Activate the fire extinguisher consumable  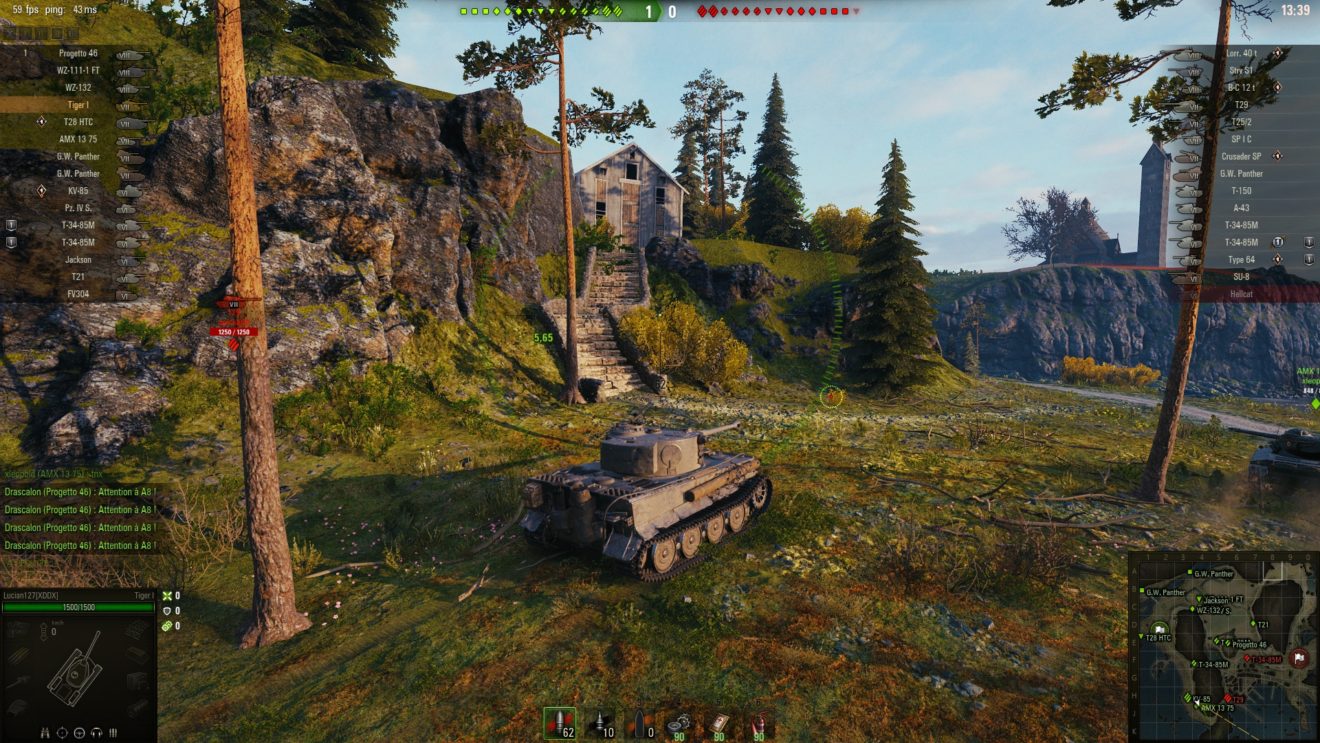[758, 722]
